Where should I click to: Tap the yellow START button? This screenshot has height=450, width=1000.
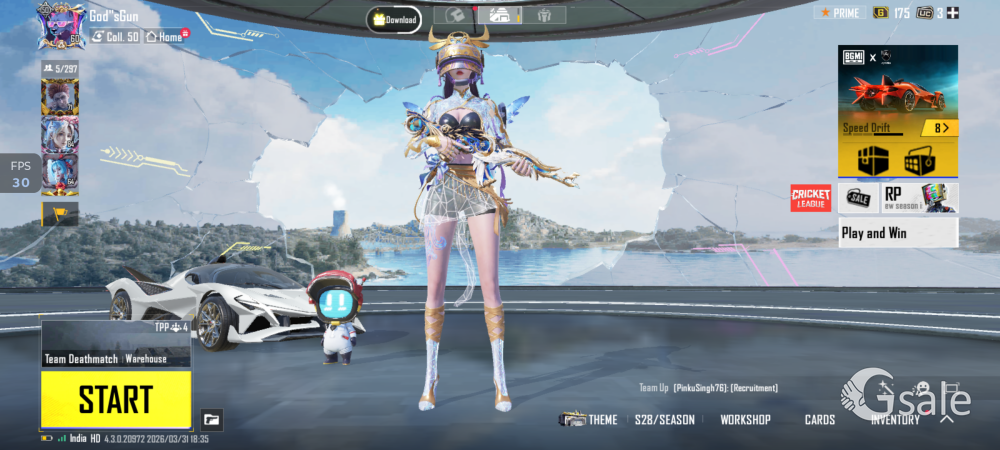click(x=116, y=400)
